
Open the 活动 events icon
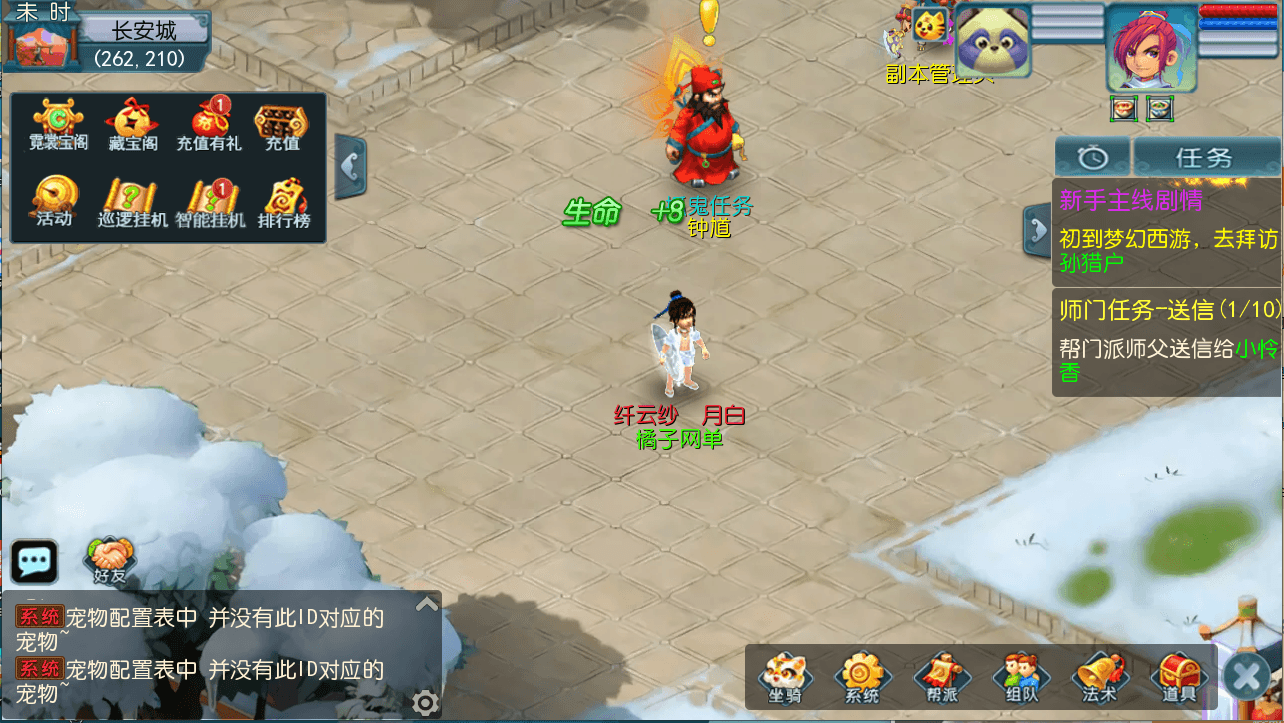[55, 201]
